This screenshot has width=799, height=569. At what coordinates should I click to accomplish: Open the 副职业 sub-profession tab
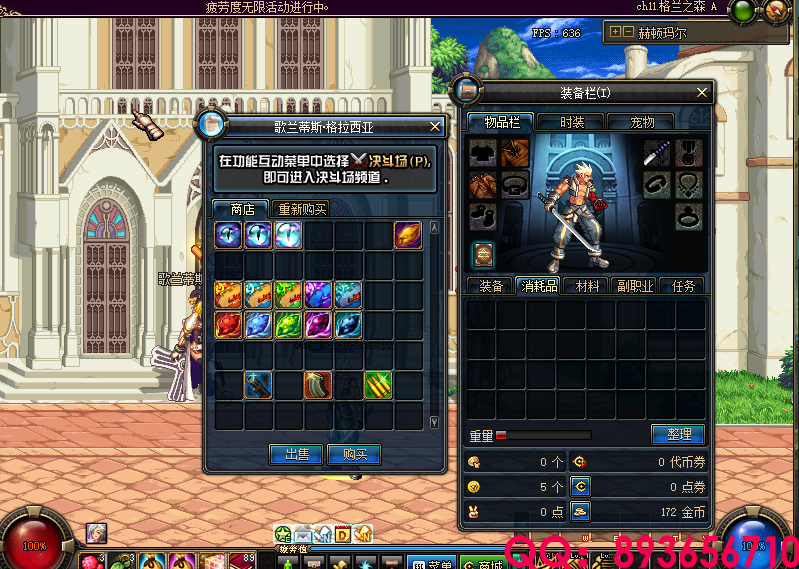click(x=635, y=286)
